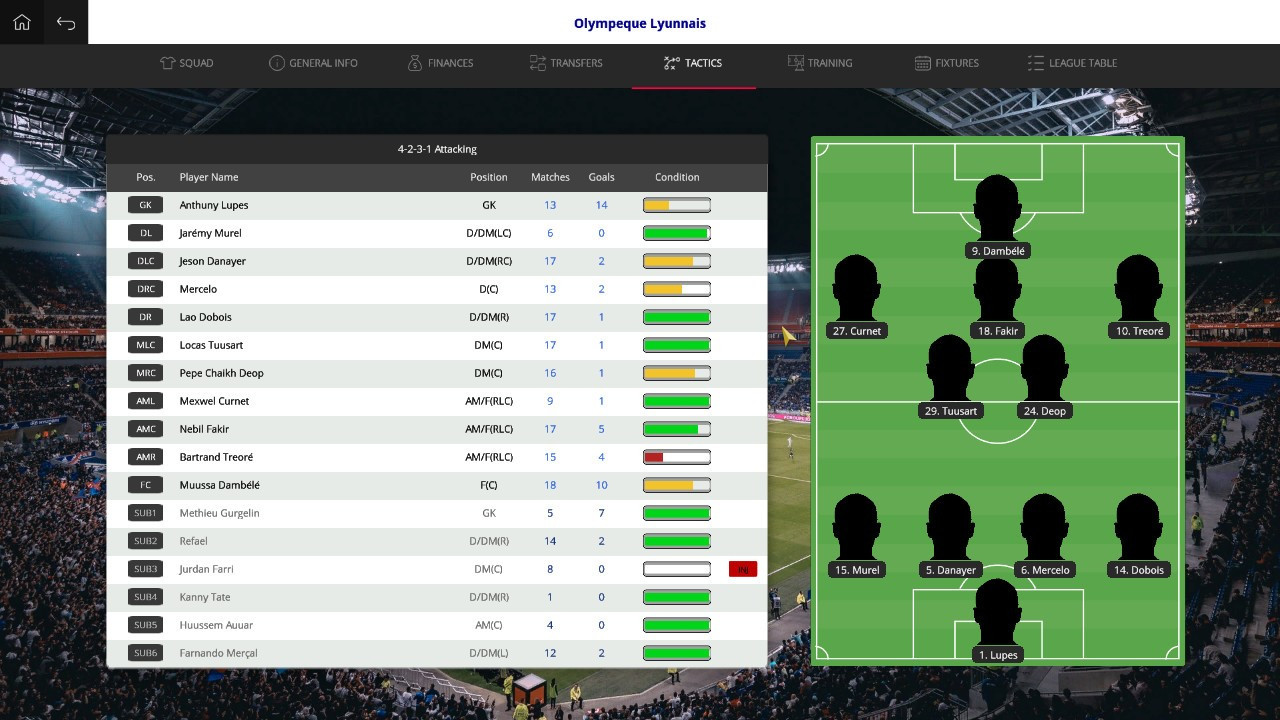Click the home icon in the top left
This screenshot has width=1280, height=720.
21,21
